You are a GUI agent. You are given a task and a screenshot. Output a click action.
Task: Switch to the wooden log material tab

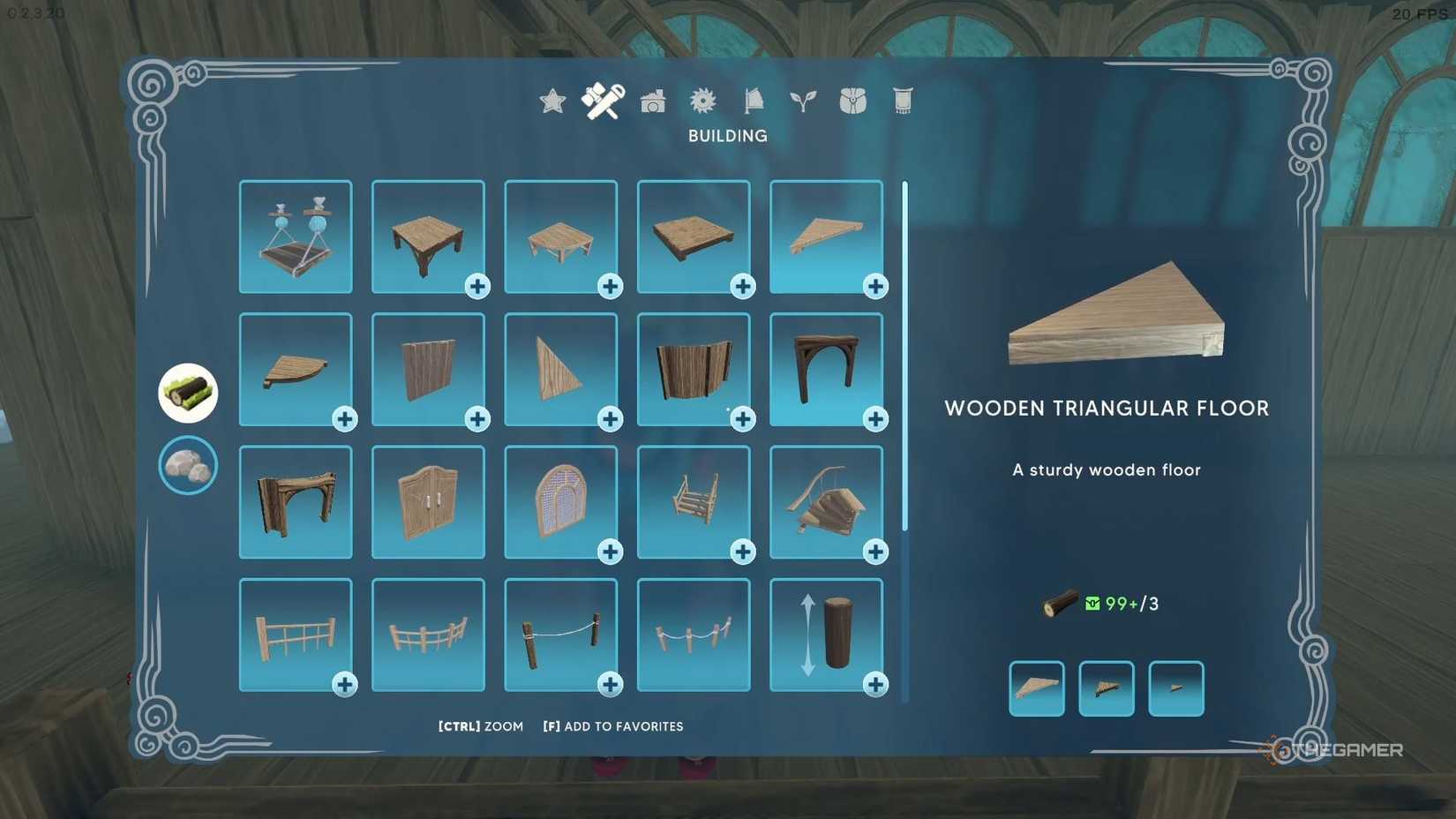pos(188,392)
